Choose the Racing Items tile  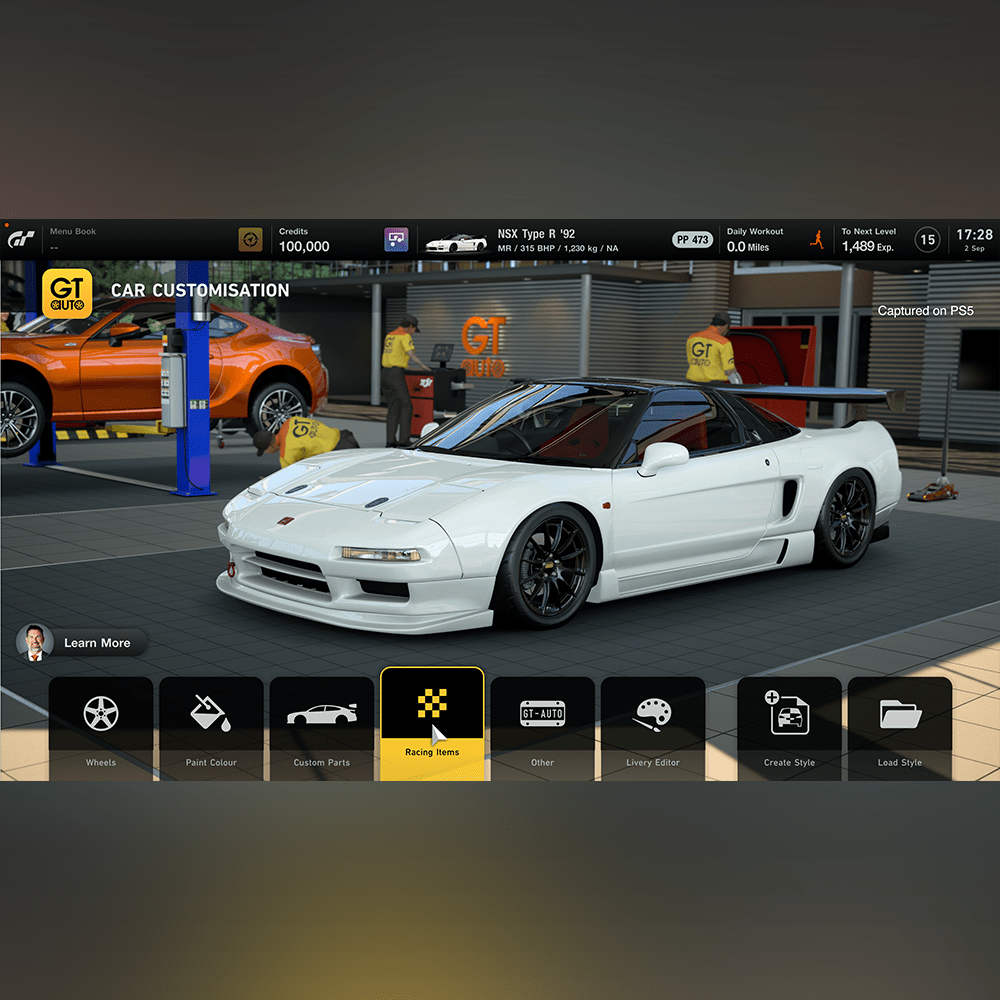point(432,722)
